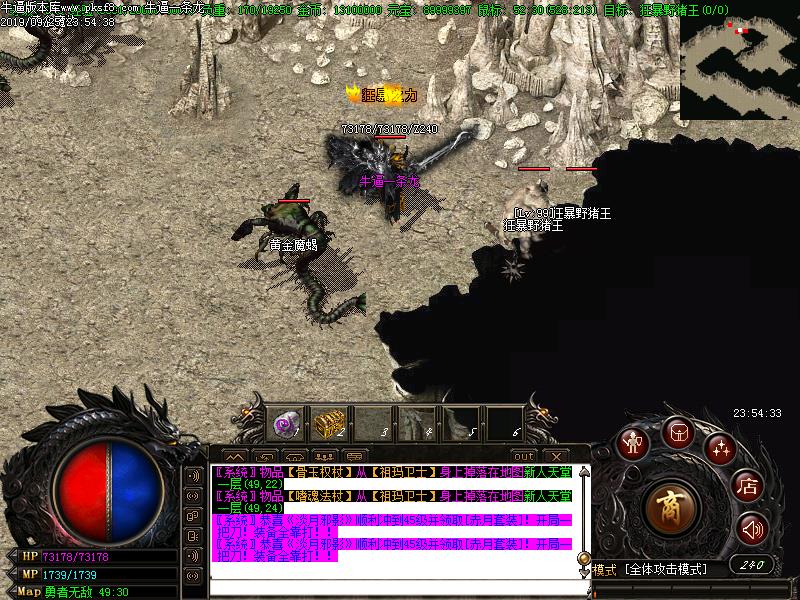Toggle sound with the speaker icon
Viewport: 800px width, 600px height.
pos(752,528)
